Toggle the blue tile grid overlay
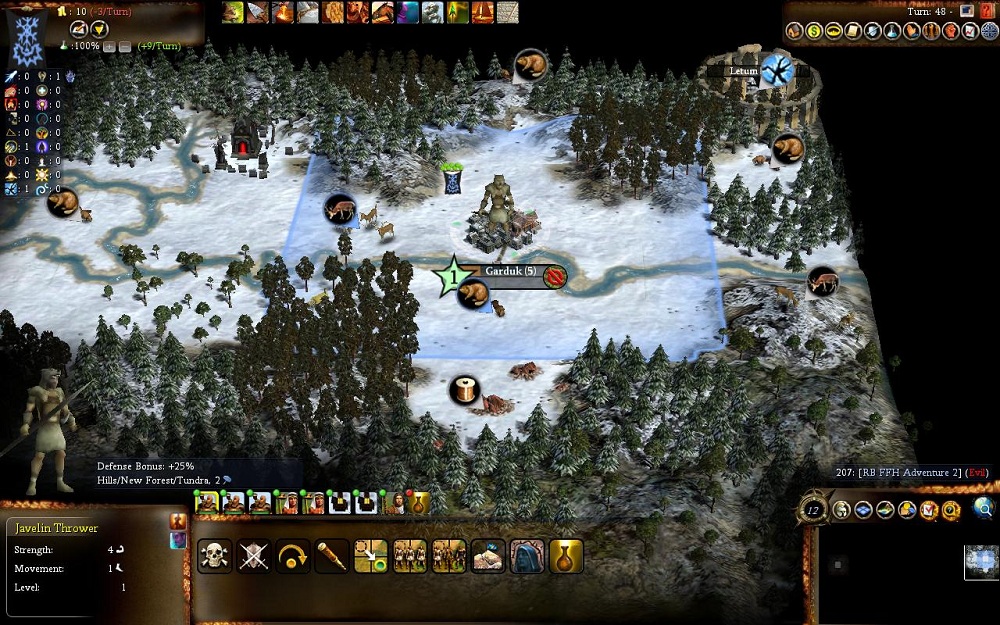 click(x=862, y=510)
